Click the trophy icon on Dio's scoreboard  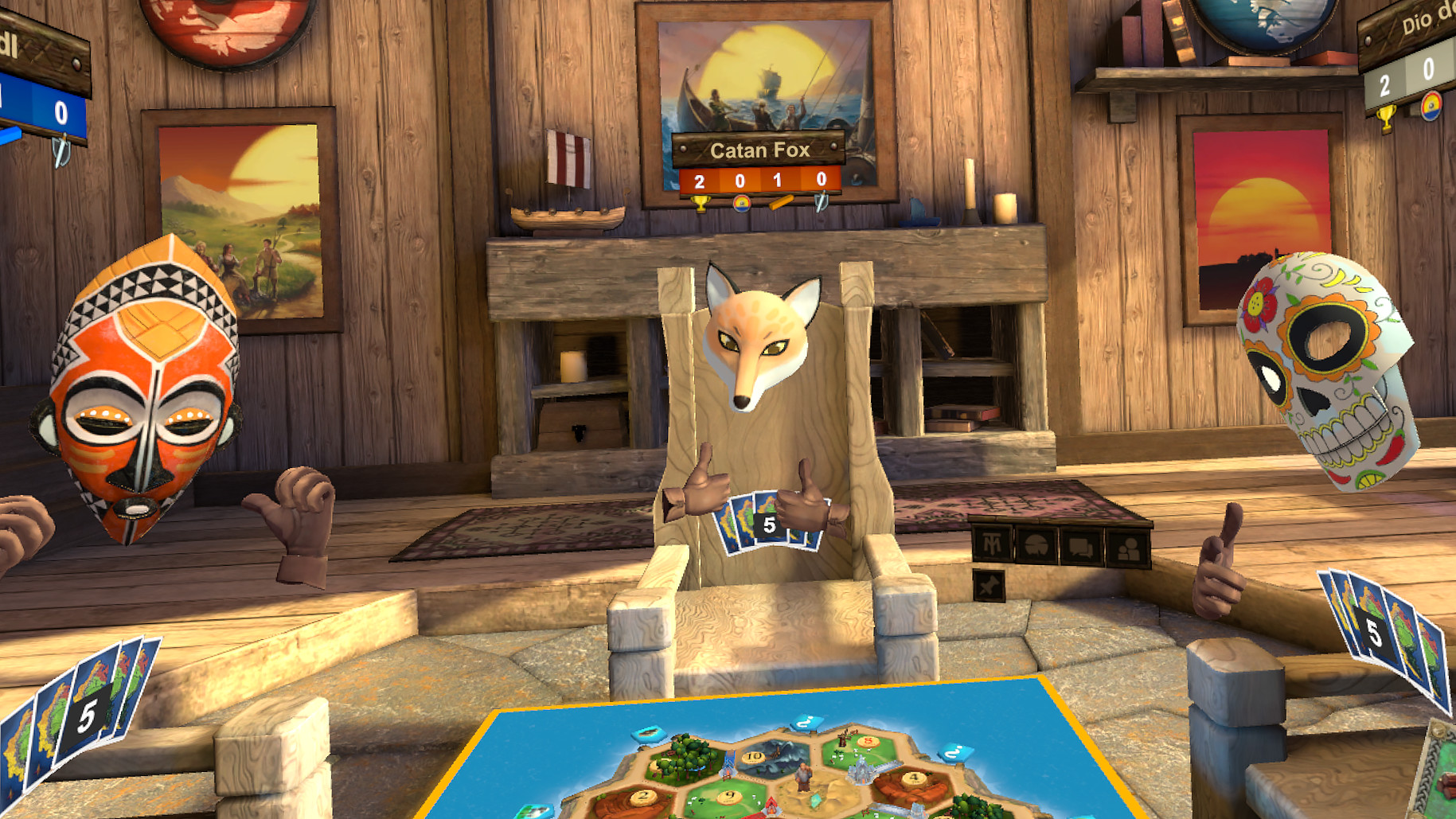point(1387,117)
